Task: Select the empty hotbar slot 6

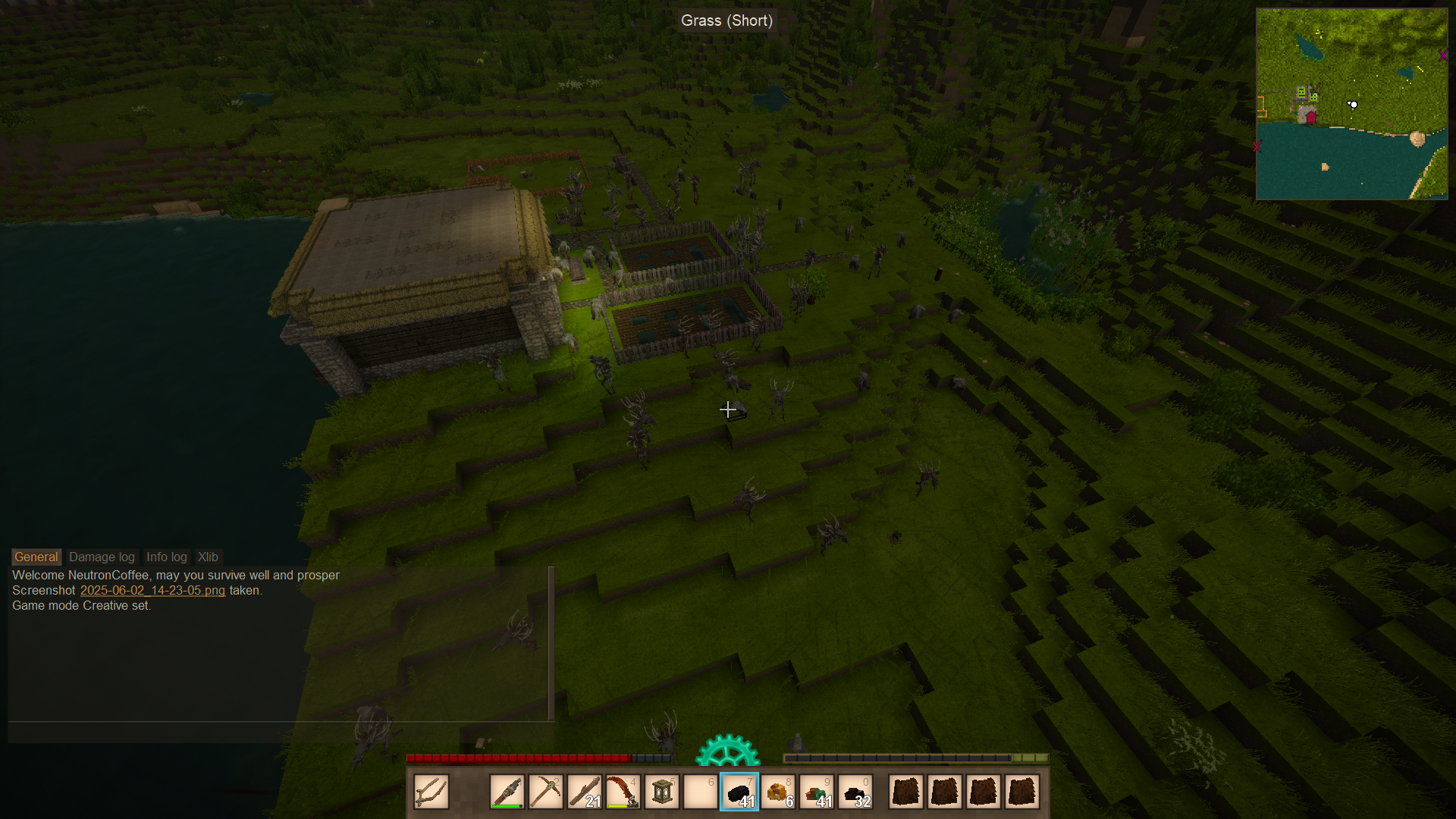Action: point(701,792)
